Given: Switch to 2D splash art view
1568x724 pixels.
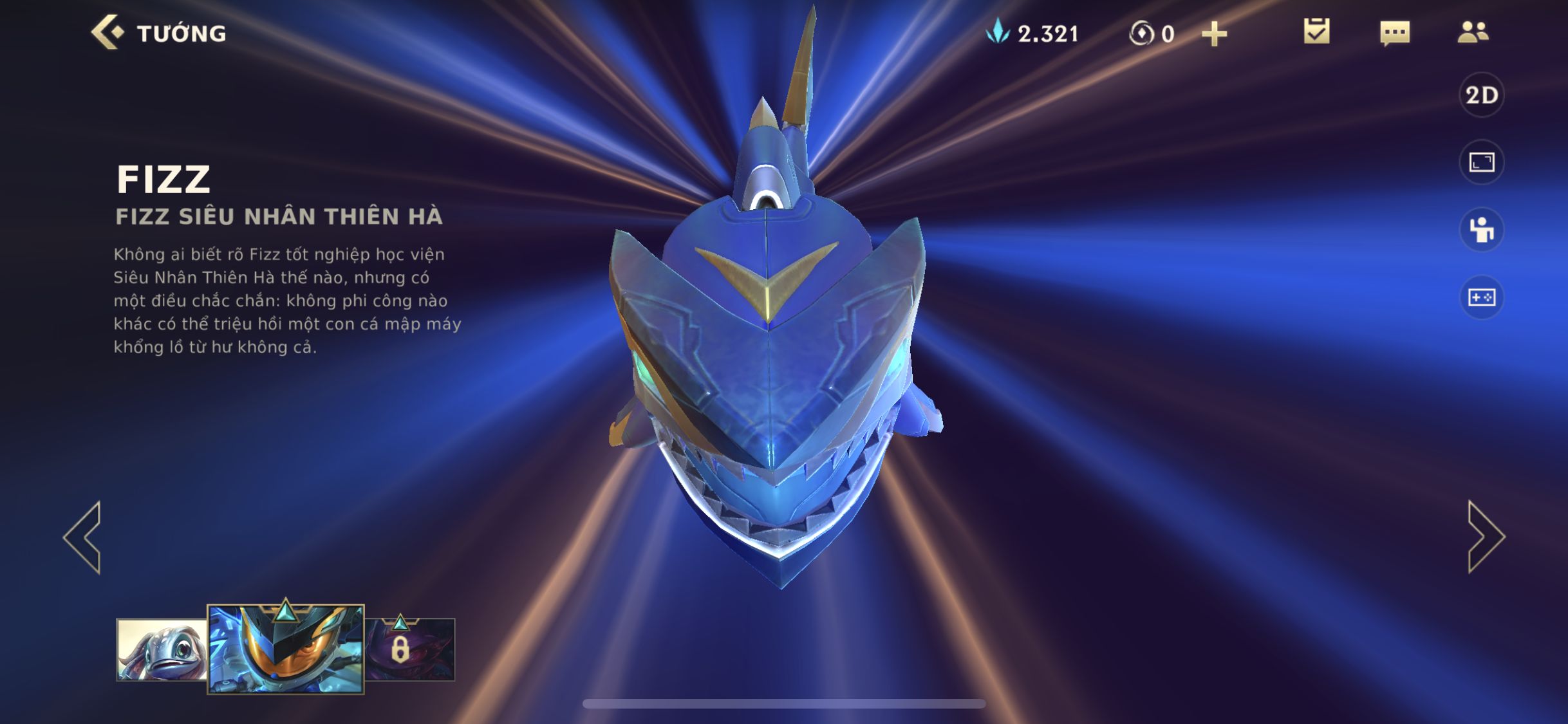Looking at the screenshot, I should point(1481,95).
